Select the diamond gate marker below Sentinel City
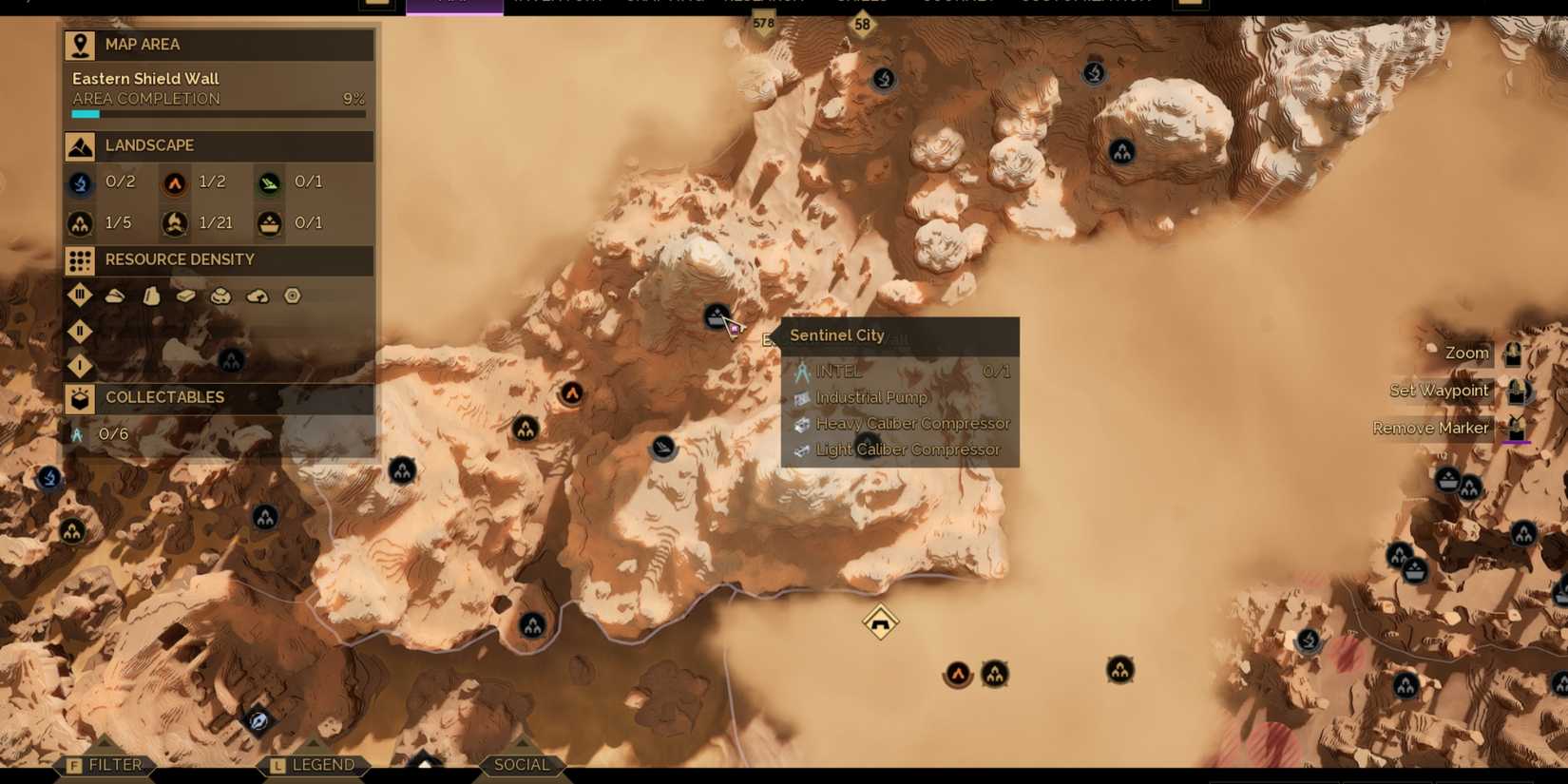The width and height of the screenshot is (1568, 784). click(x=879, y=620)
